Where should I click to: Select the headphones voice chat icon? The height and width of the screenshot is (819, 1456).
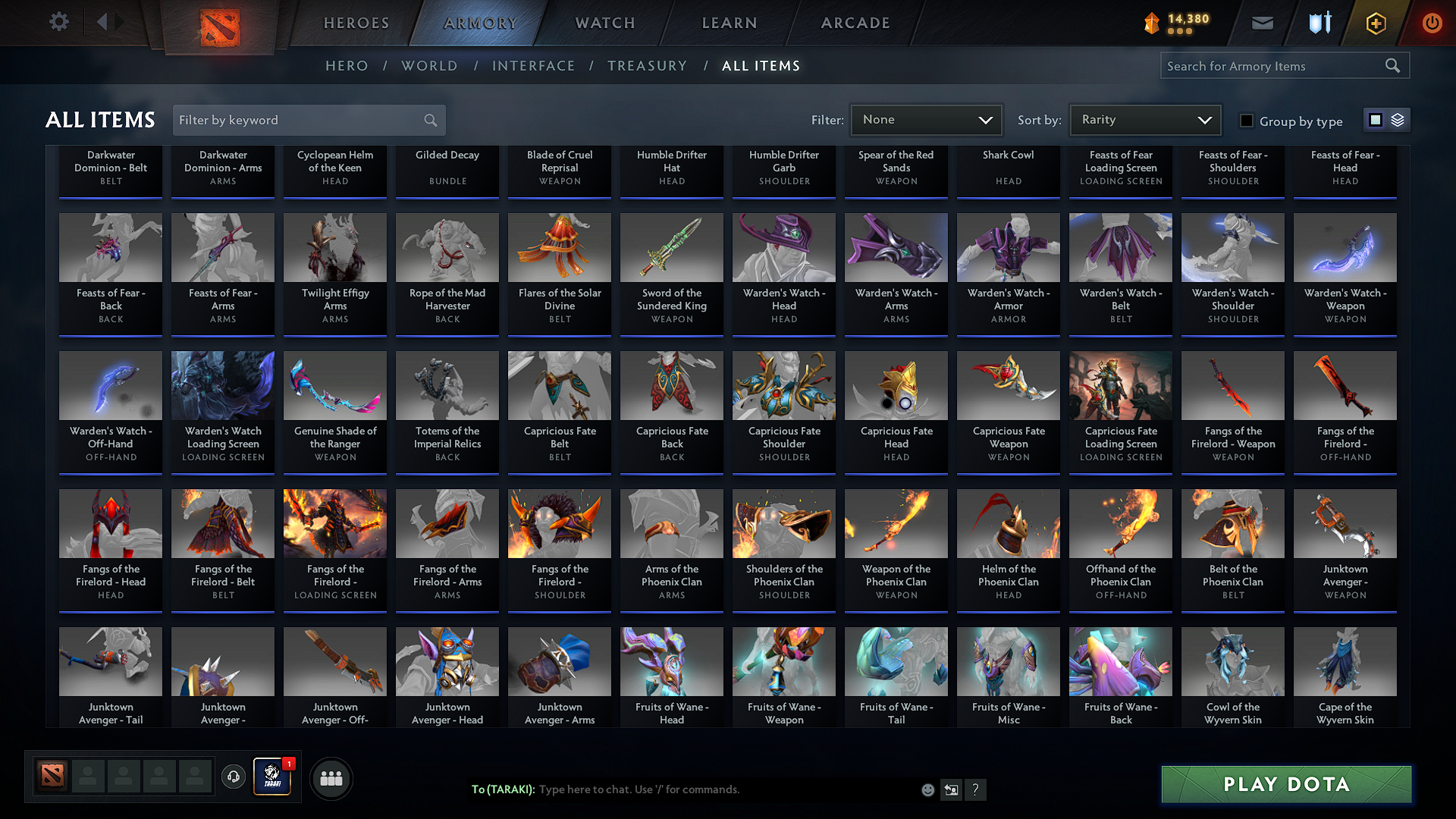click(x=233, y=778)
